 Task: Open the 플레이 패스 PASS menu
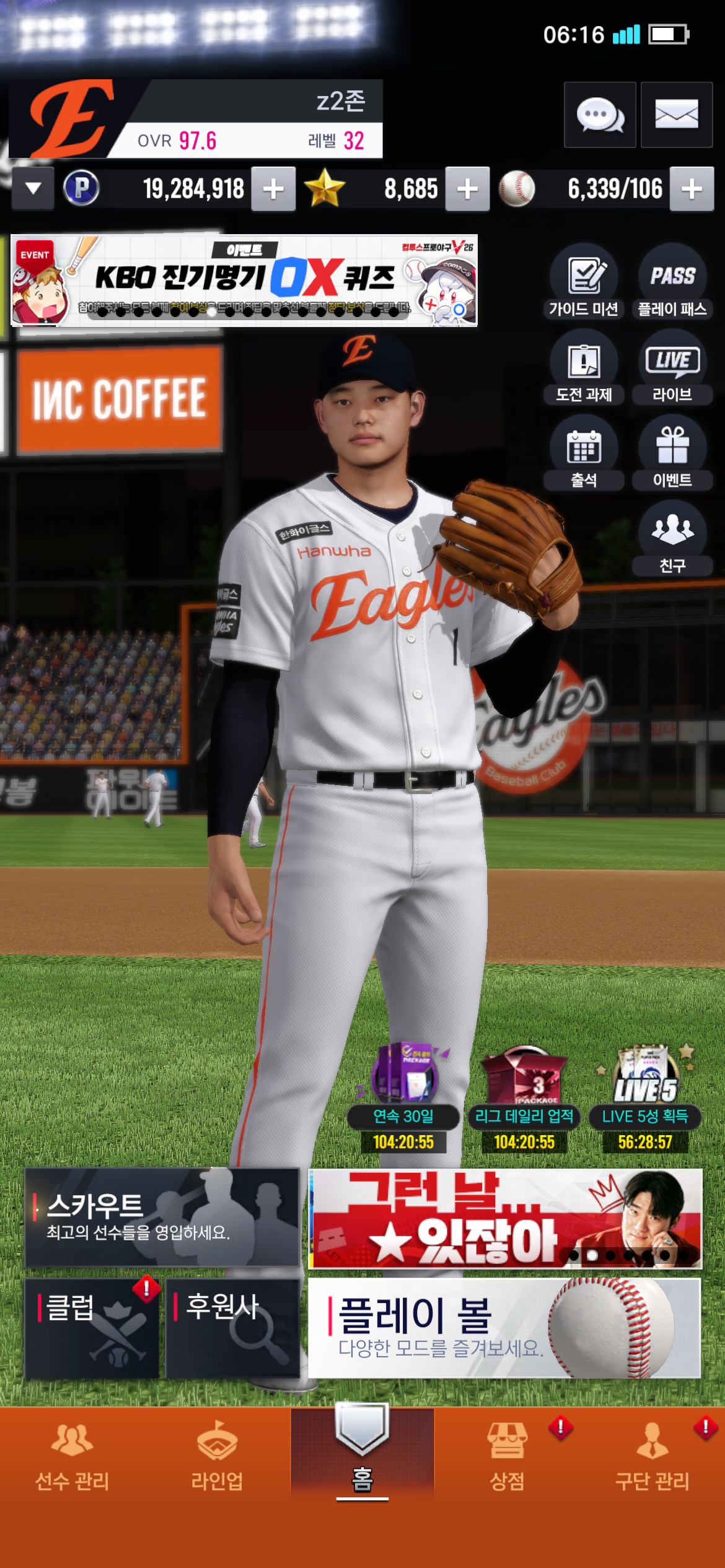pyautogui.click(x=672, y=283)
